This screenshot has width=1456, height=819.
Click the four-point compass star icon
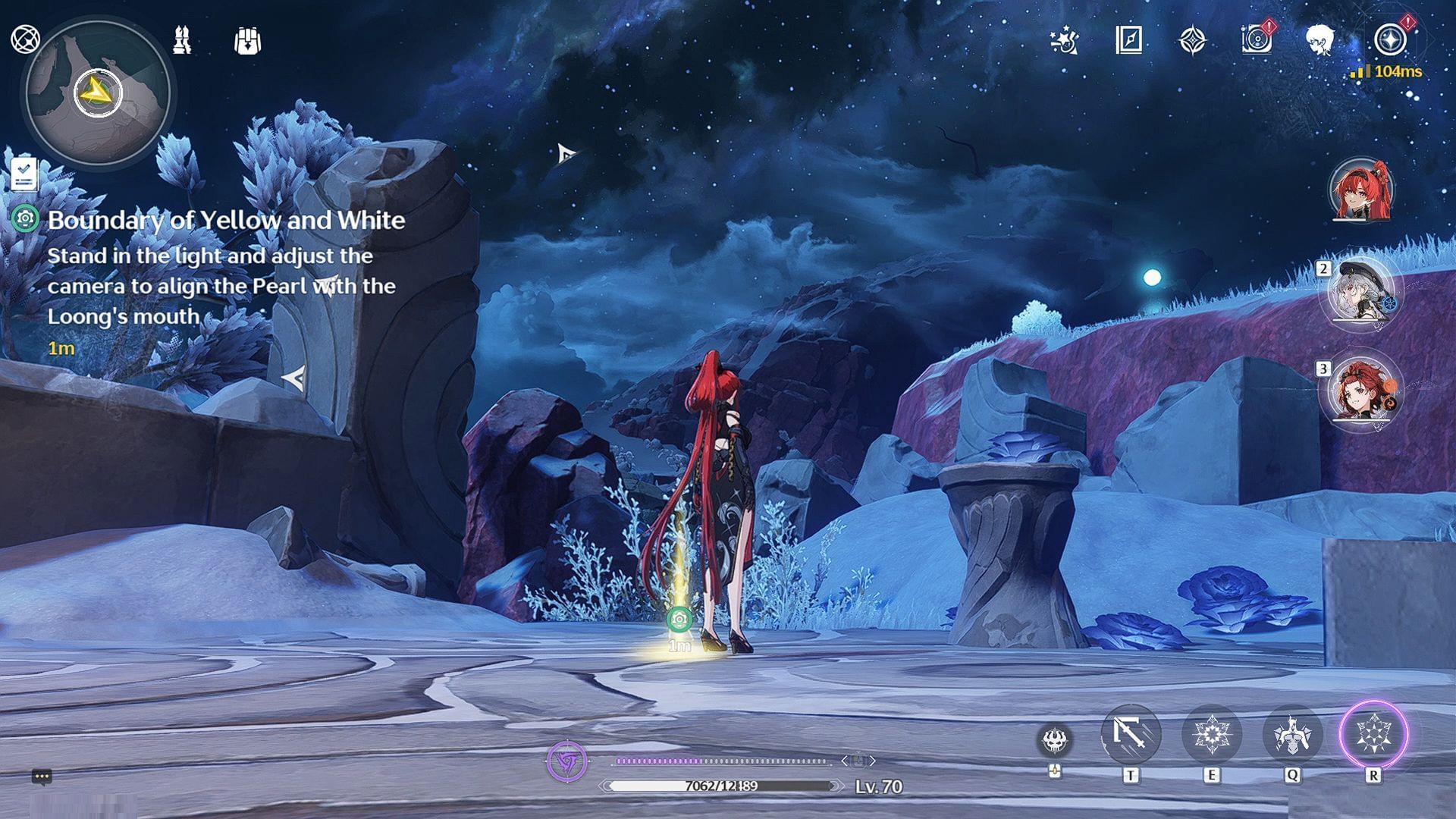point(1192,40)
